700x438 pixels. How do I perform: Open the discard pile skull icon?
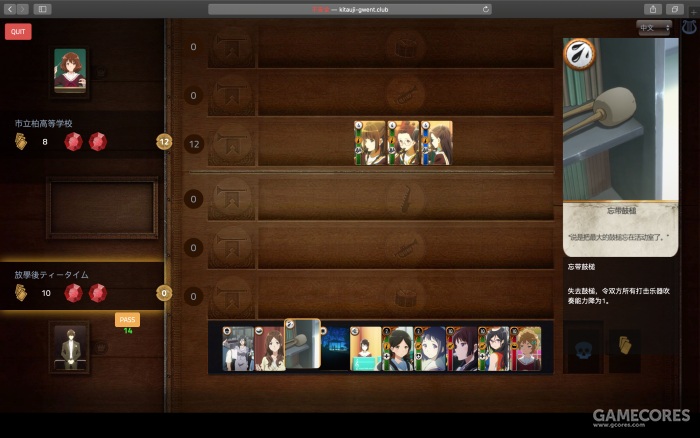[x=584, y=350]
